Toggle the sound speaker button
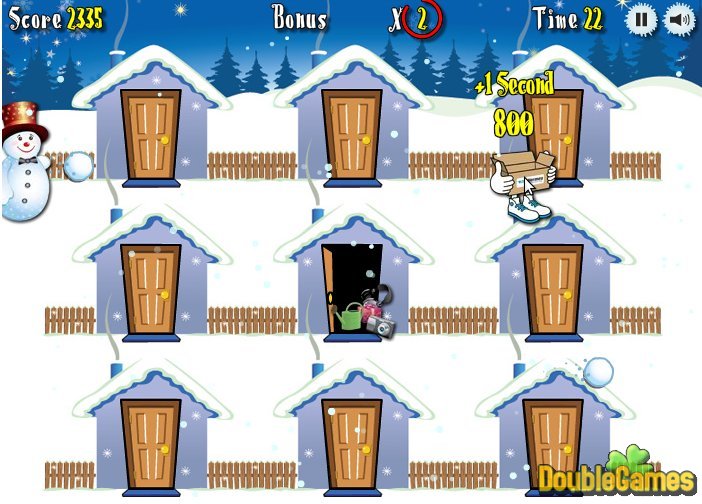The image size is (702, 504). pyautogui.click(x=680, y=20)
